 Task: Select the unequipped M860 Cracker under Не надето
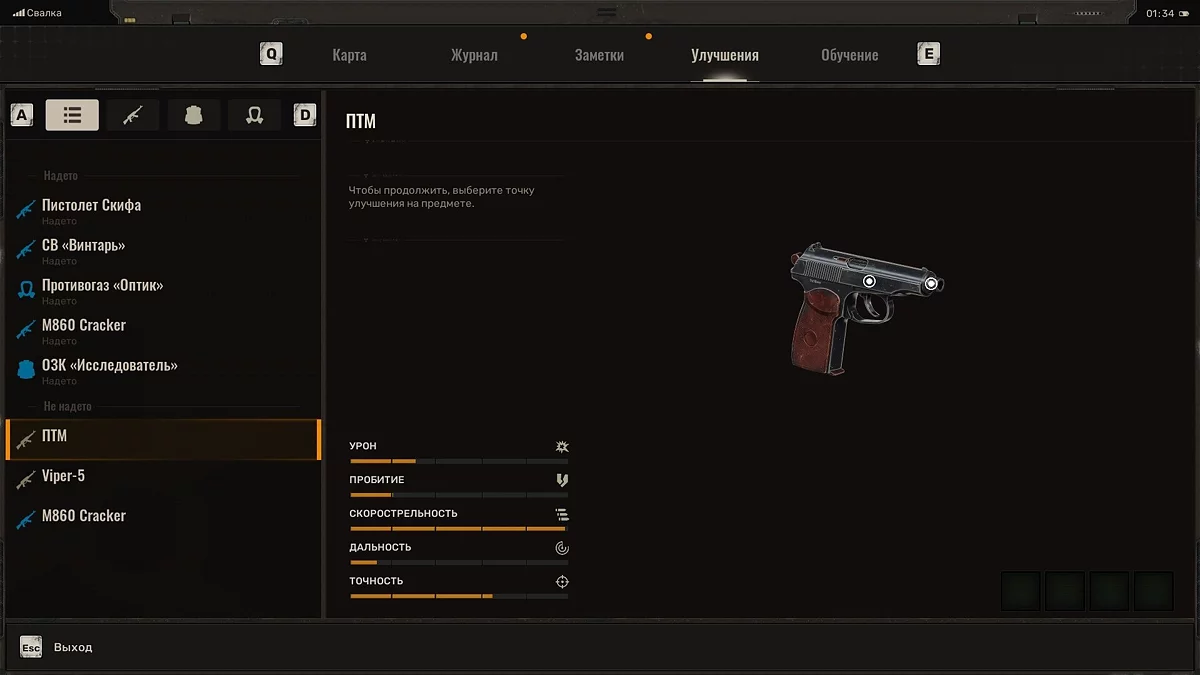[x=84, y=516]
